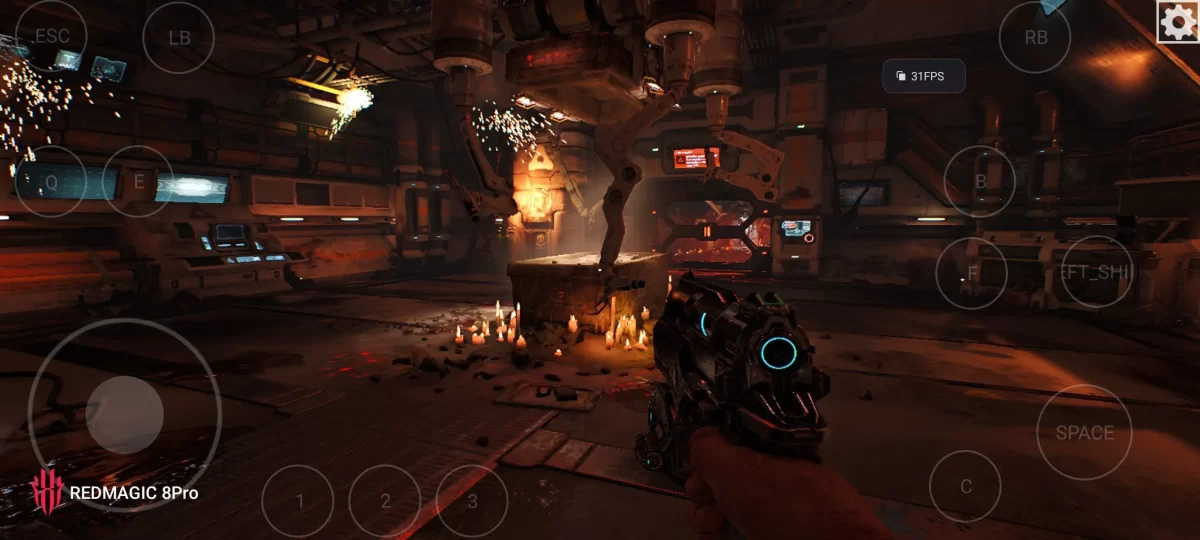This screenshot has width=1200, height=540.
Task: Touch the virtual movement joystick knob
Action: (125, 415)
